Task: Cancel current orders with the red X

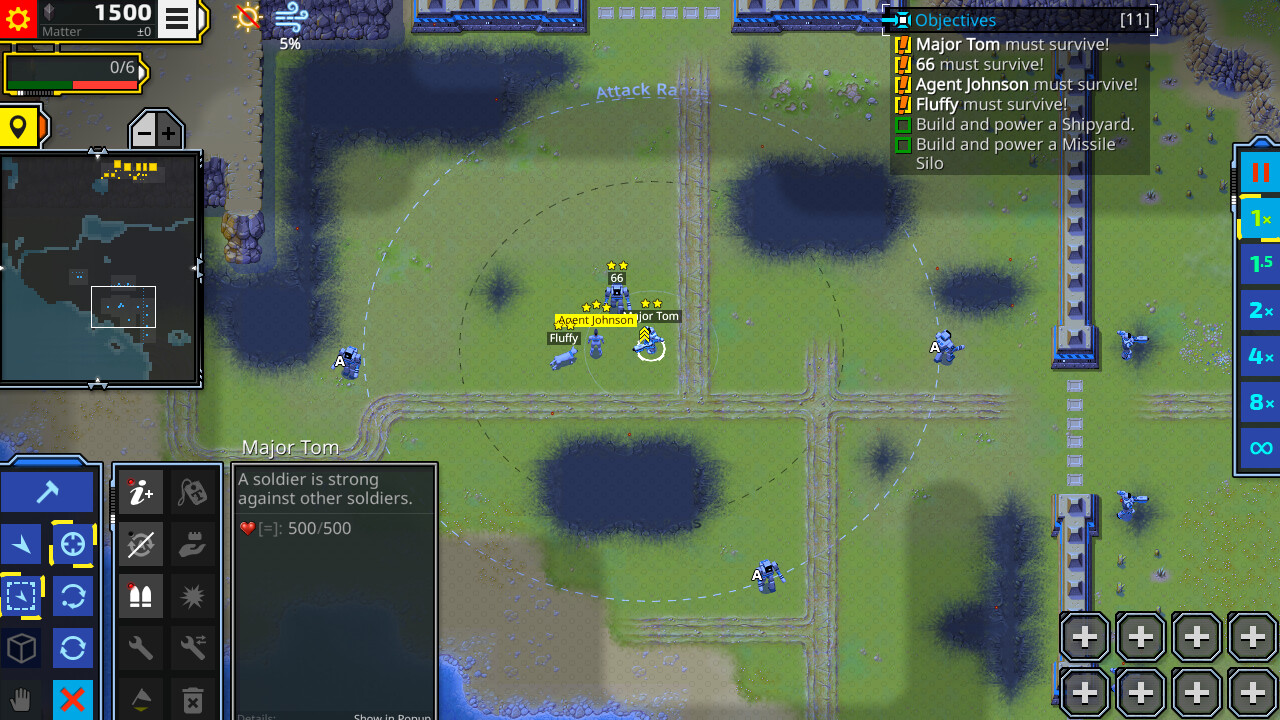Action: click(x=72, y=698)
